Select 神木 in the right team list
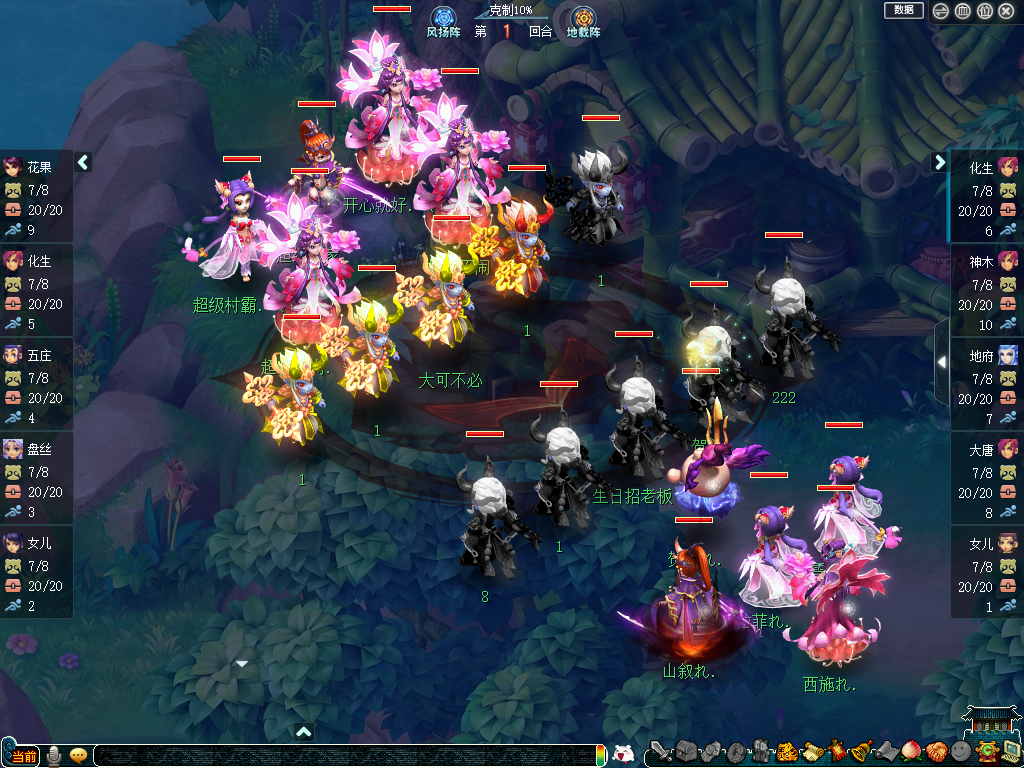The width and height of the screenshot is (1024, 768). click(987, 285)
